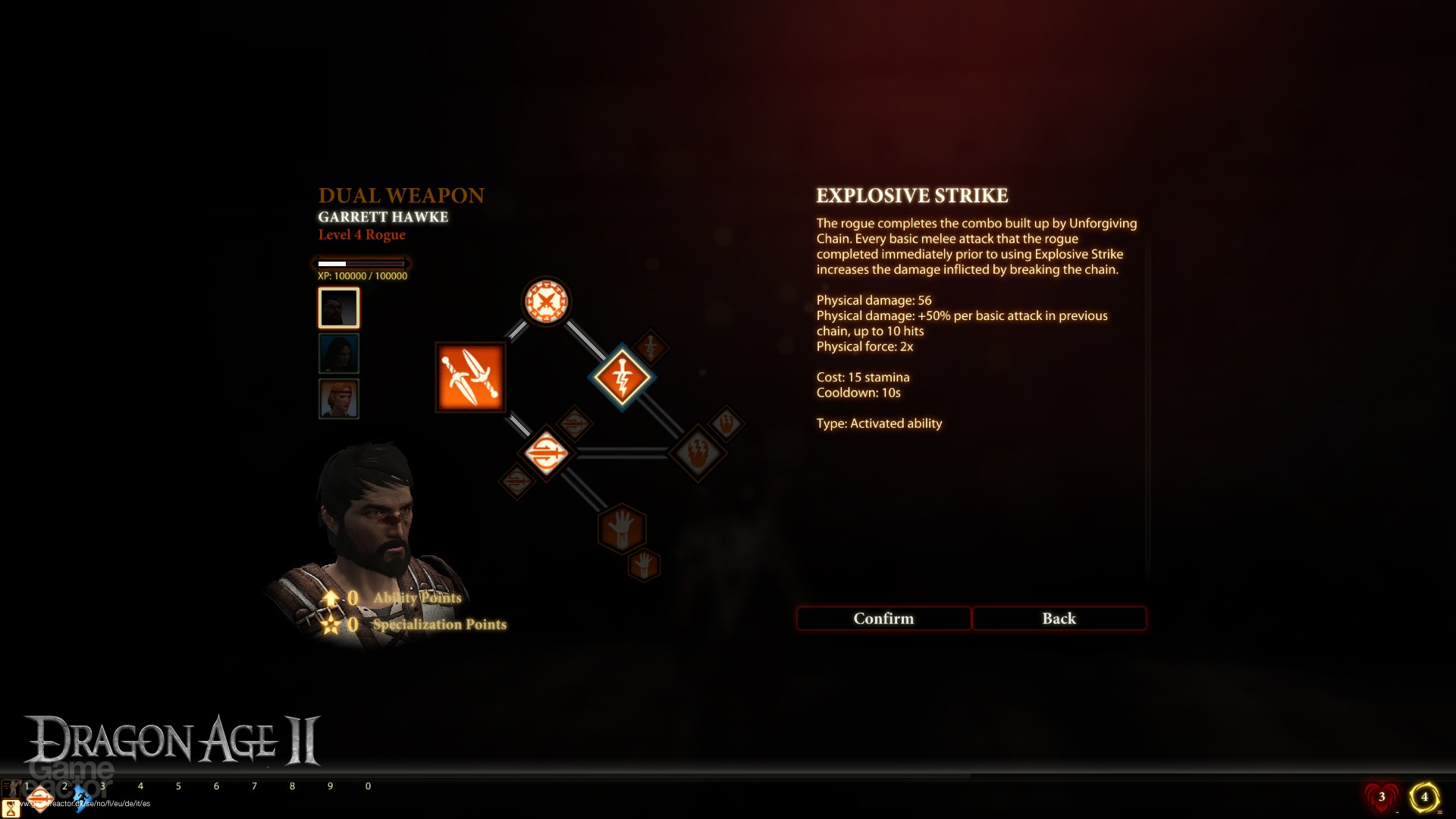The height and width of the screenshot is (819, 1456).
Task: Choose the circular crossed swords node
Action: [x=545, y=302]
